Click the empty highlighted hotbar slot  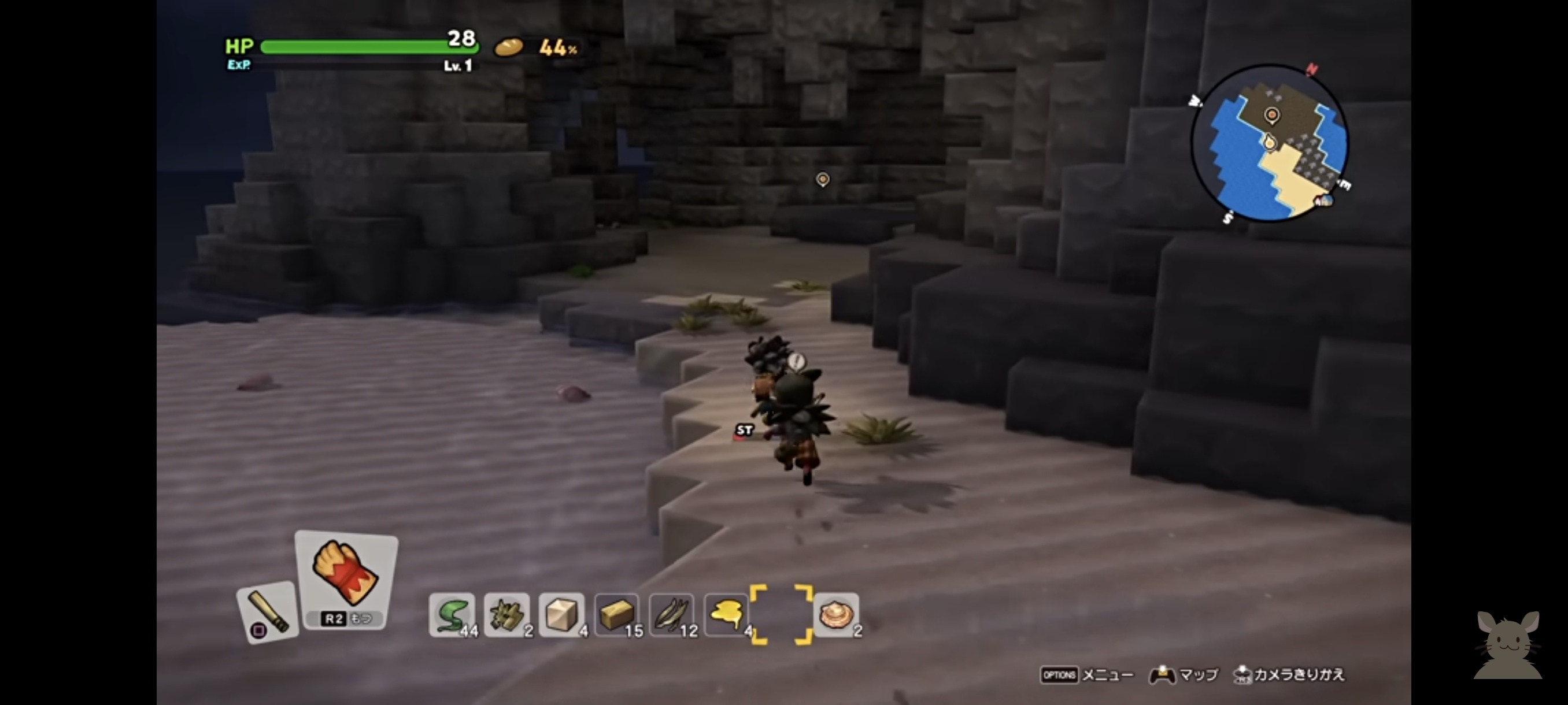pos(782,614)
